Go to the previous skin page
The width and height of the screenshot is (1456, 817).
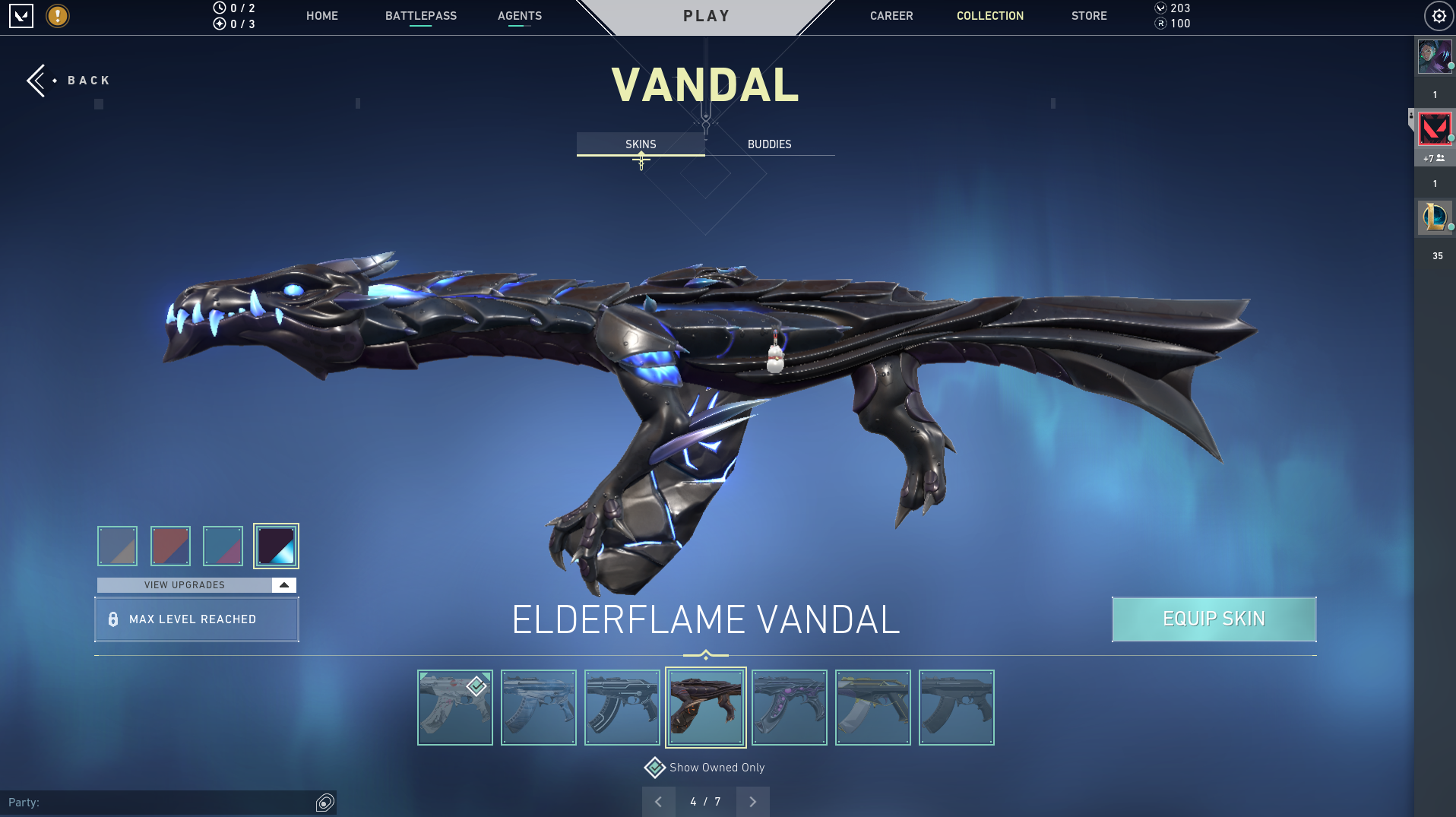[659, 802]
